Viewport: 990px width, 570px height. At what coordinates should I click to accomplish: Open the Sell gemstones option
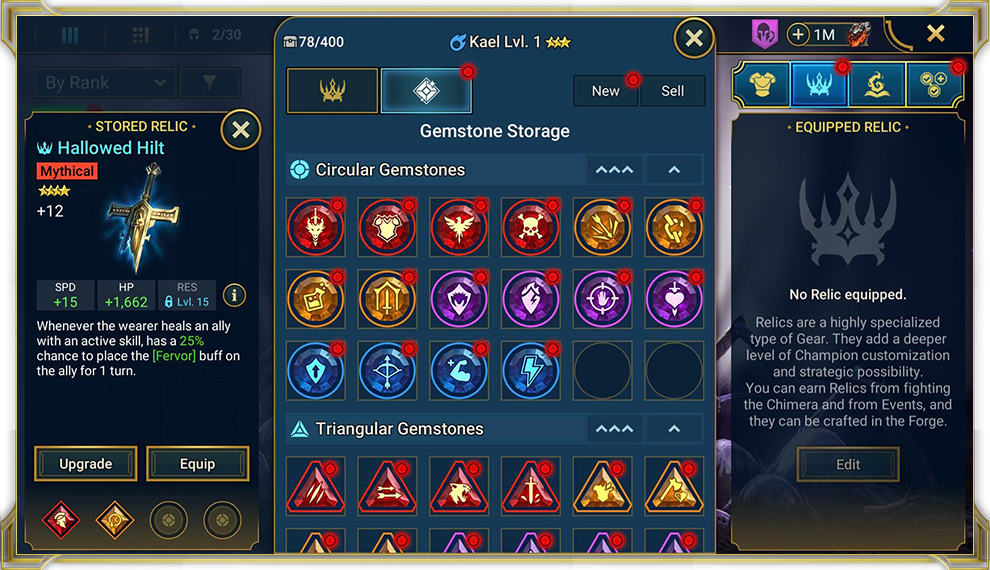pyautogui.click(x=673, y=91)
